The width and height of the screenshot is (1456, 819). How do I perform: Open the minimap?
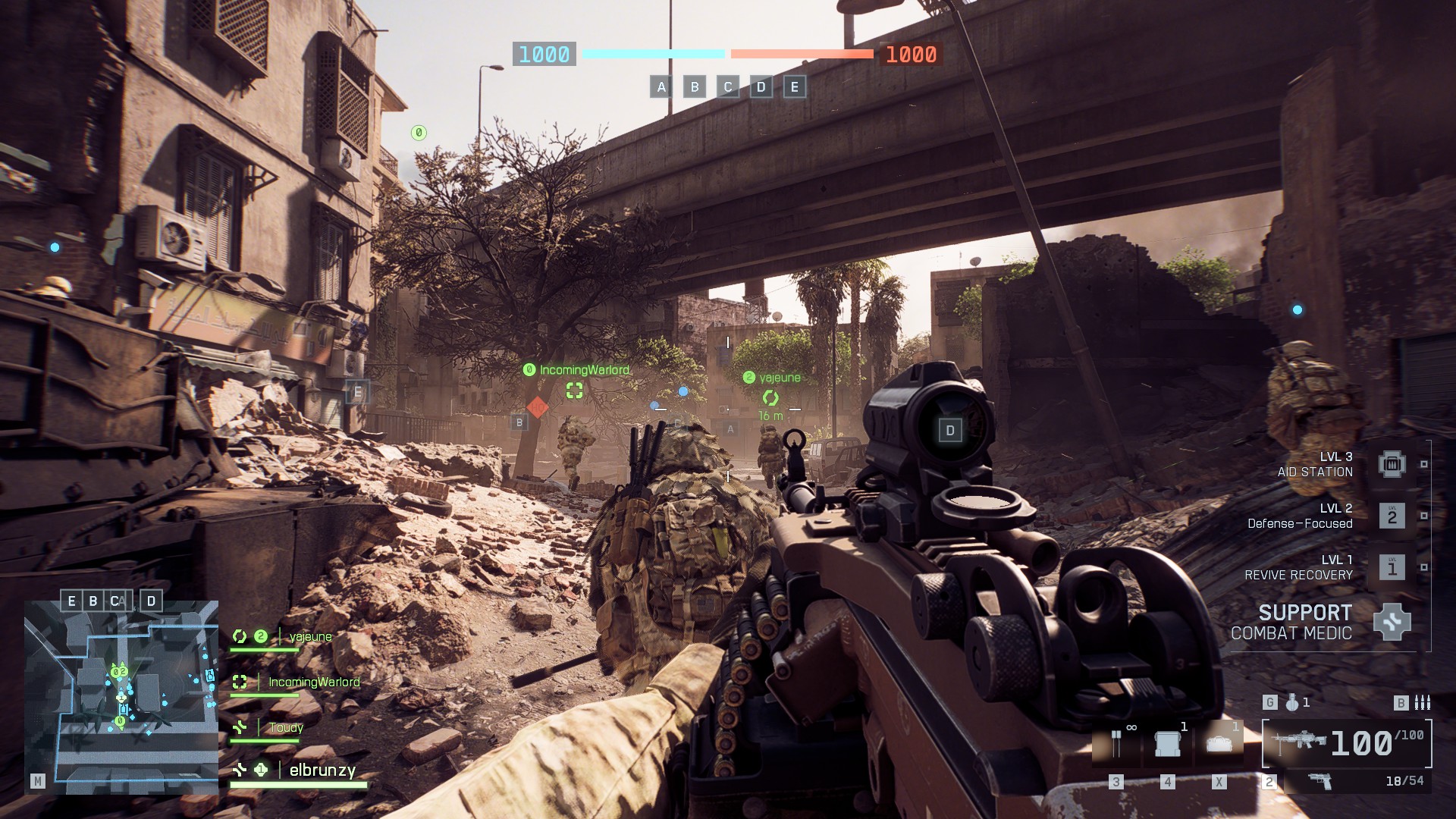(x=121, y=698)
